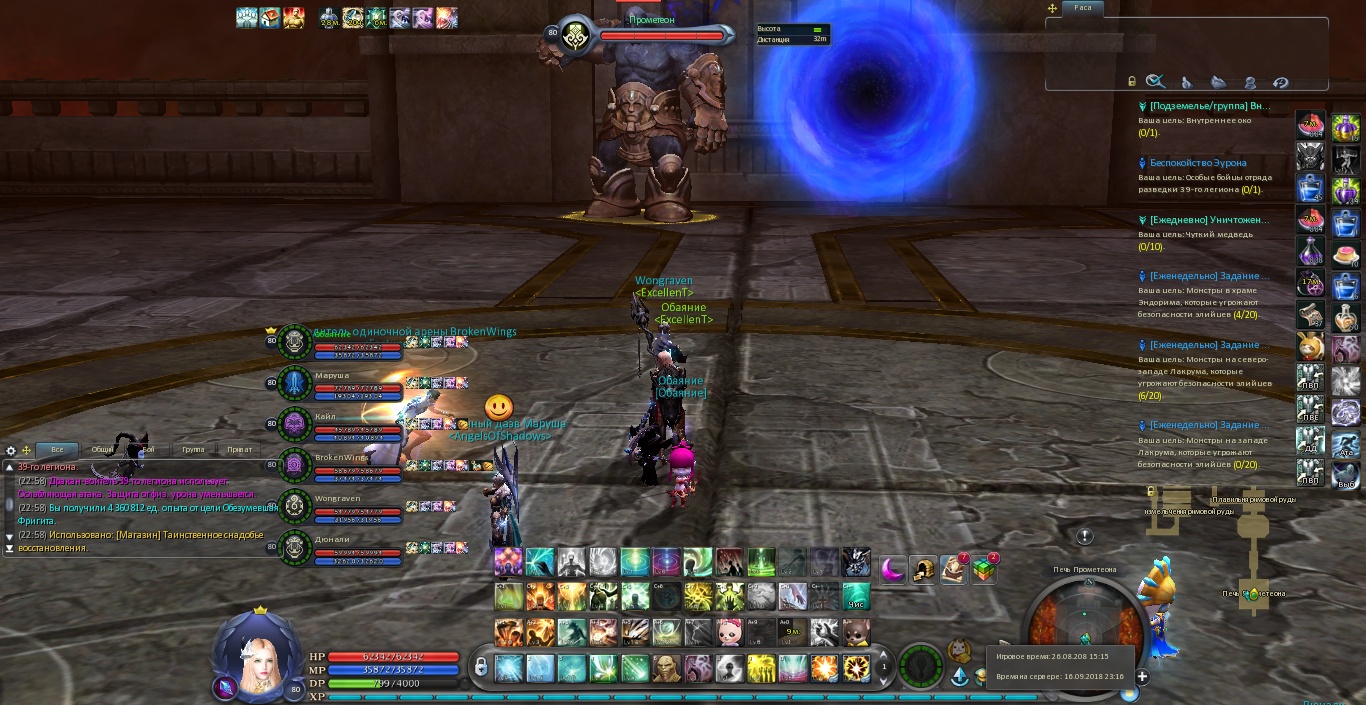Open the "Беспокойство Эурона" quest entry
This screenshot has width=1366, height=705.
click(1197, 162)
